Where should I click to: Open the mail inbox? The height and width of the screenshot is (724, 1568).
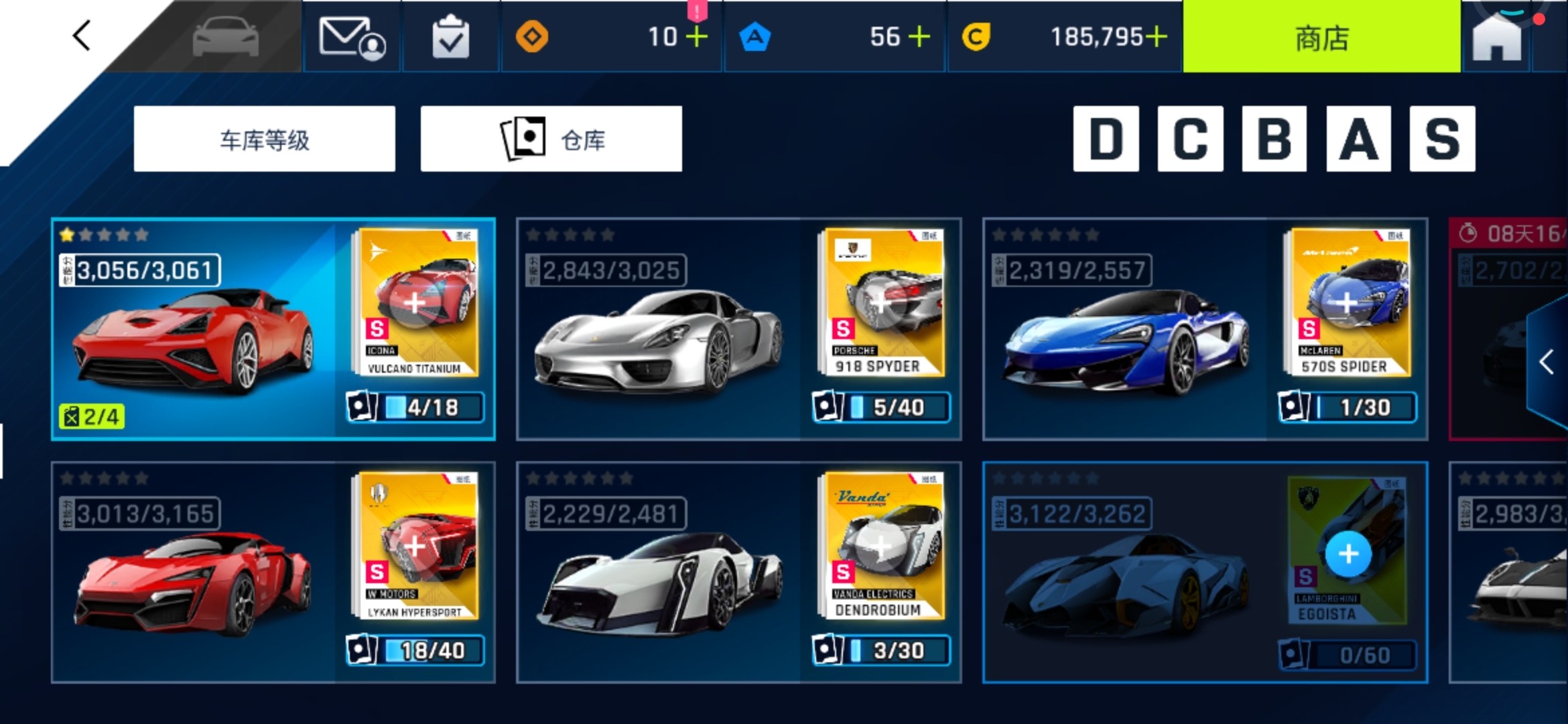[352, 38]
